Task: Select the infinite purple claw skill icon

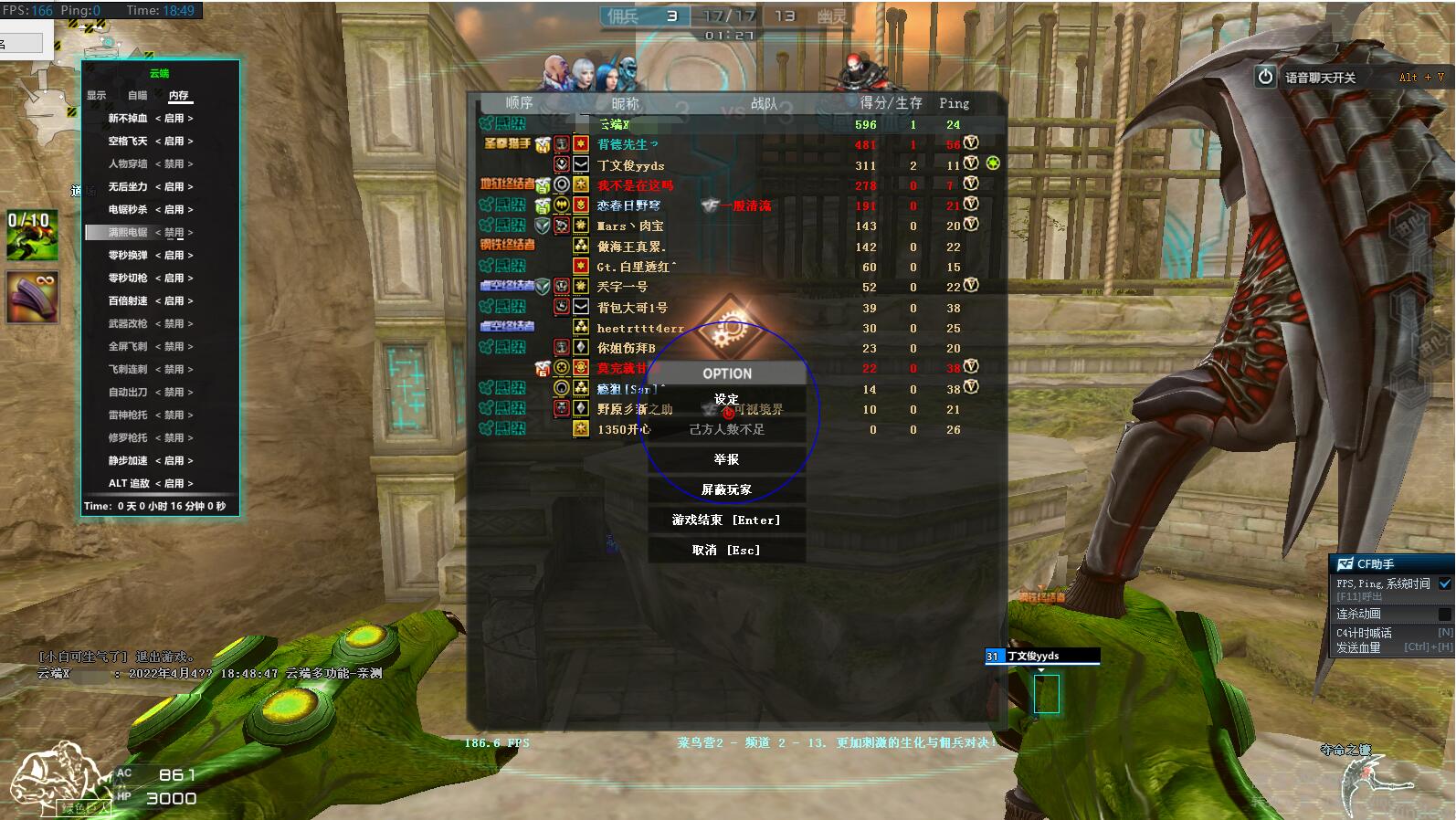Action: coord(32,297)
